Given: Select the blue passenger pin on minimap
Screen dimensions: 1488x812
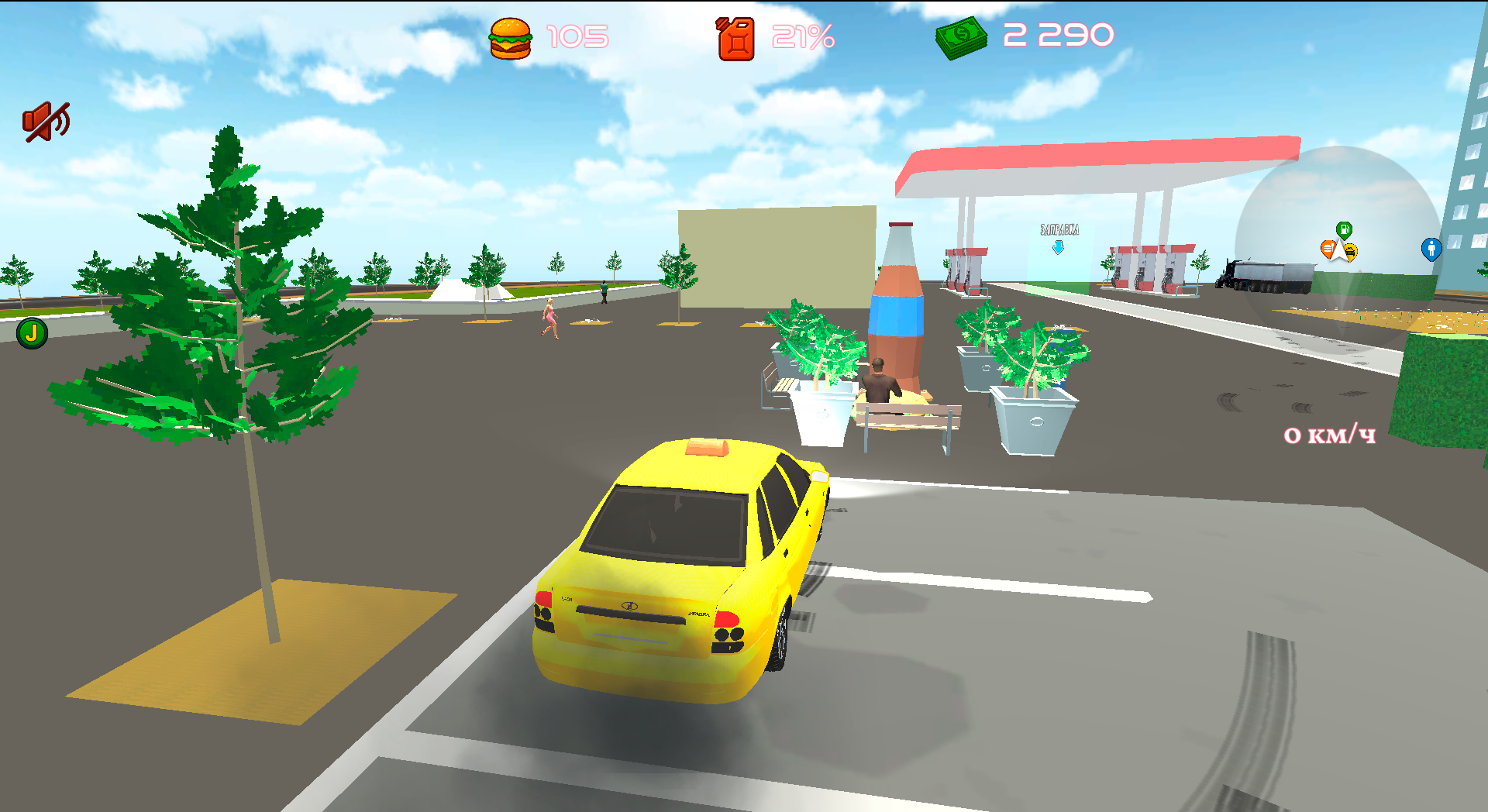Looking at the screenshot, I should pos(1431,249).
